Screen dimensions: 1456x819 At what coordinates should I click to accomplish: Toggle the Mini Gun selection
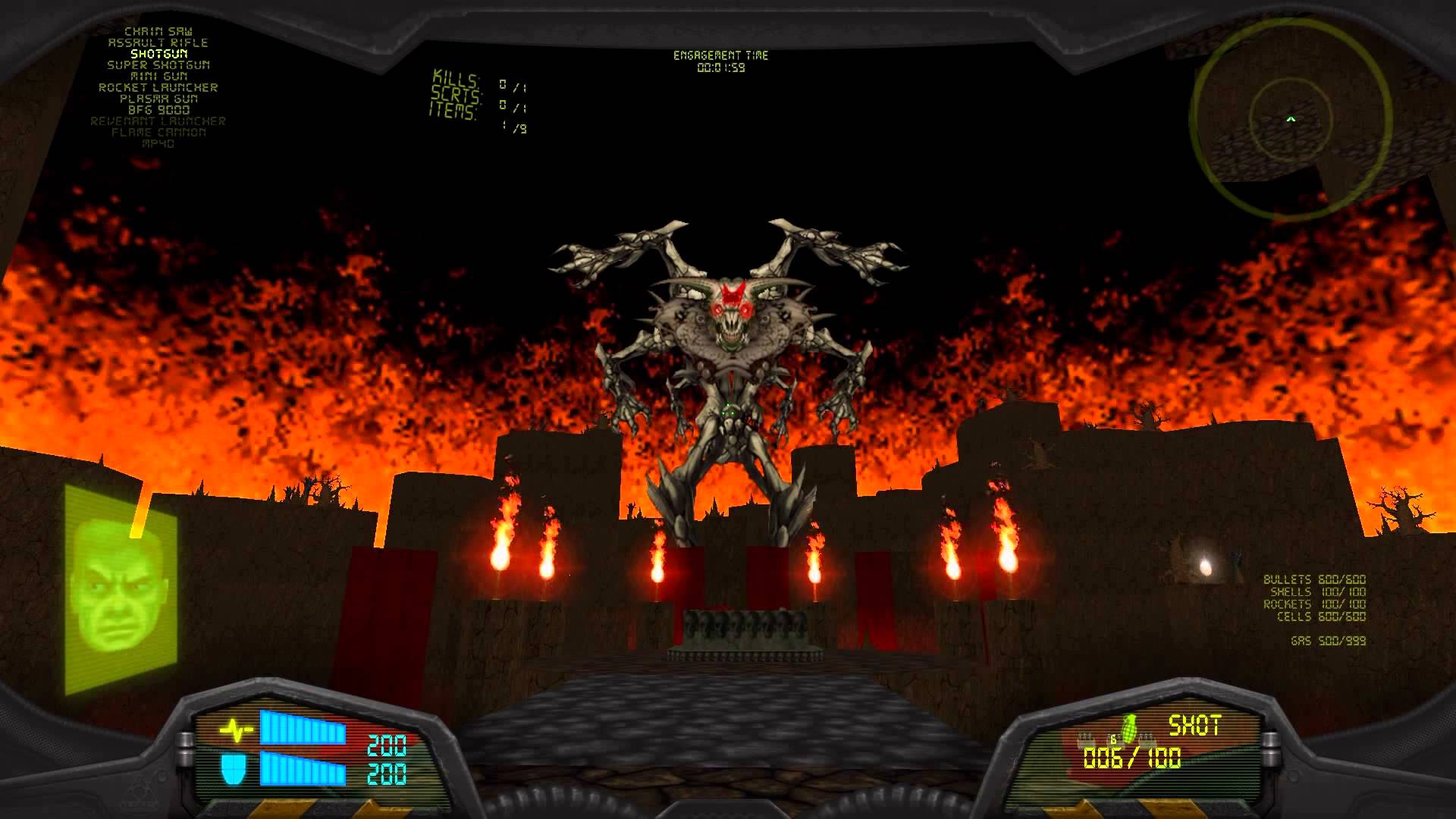[159, 77]
